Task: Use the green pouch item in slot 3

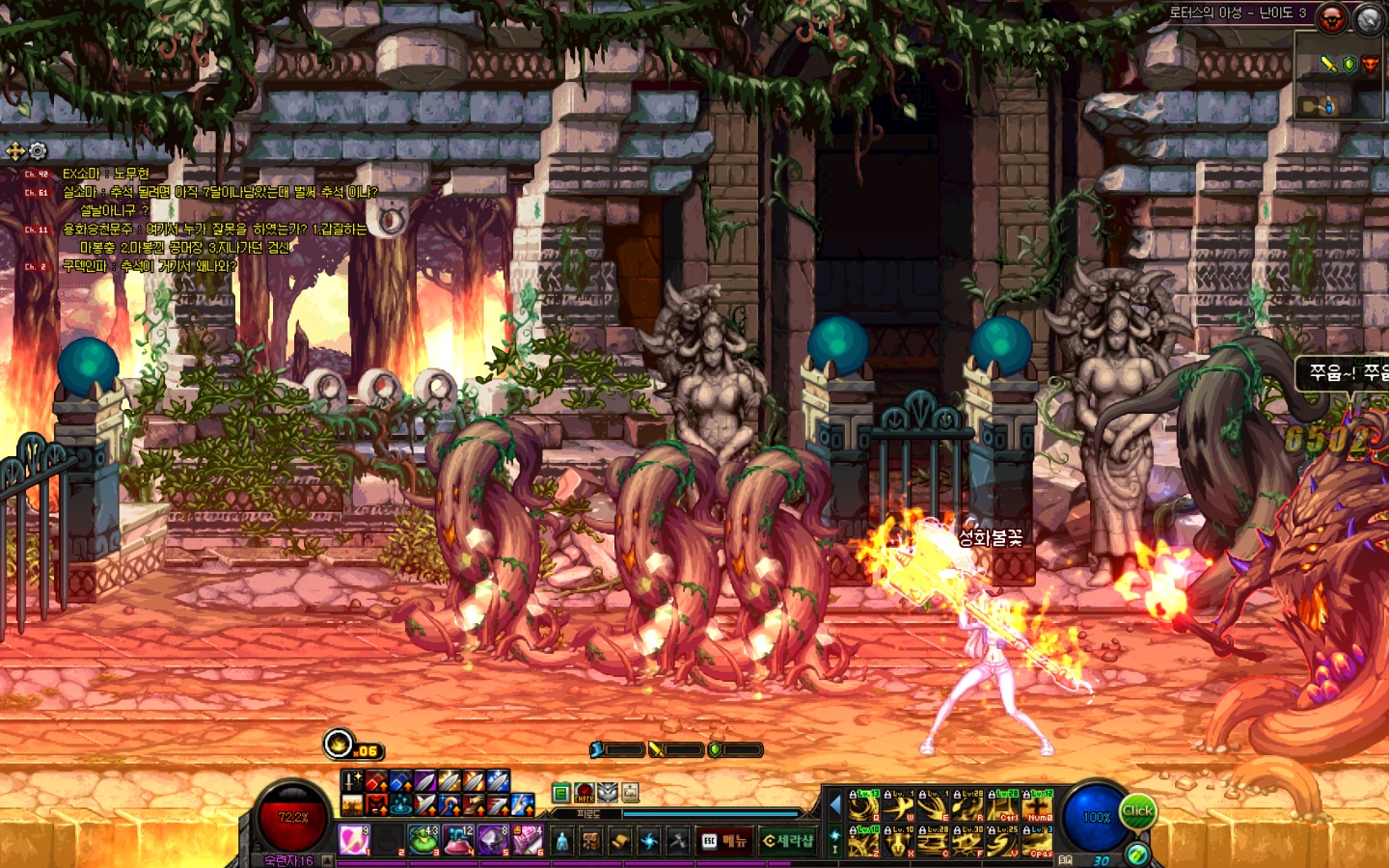Action: point(422,839)
